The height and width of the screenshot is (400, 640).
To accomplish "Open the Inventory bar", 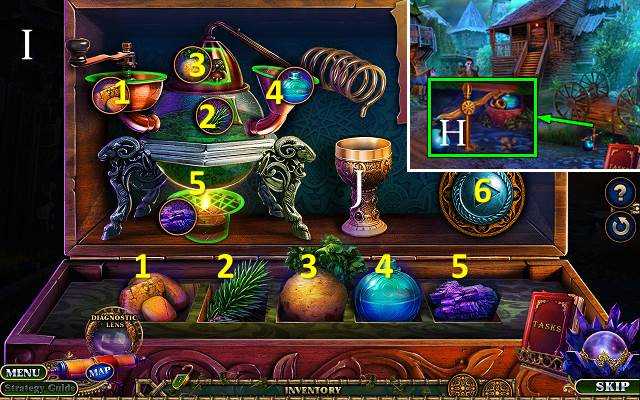I will click(315, 389).
